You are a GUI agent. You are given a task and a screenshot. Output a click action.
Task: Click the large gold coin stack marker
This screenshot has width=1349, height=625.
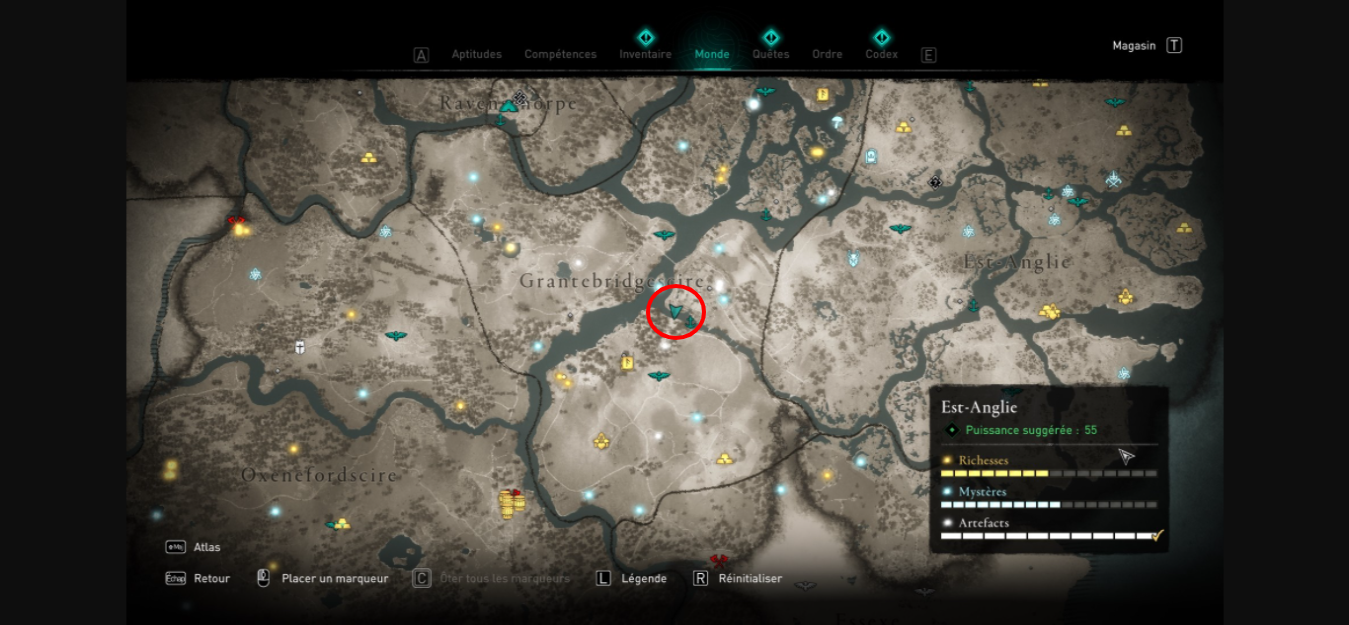coord(508,503)
